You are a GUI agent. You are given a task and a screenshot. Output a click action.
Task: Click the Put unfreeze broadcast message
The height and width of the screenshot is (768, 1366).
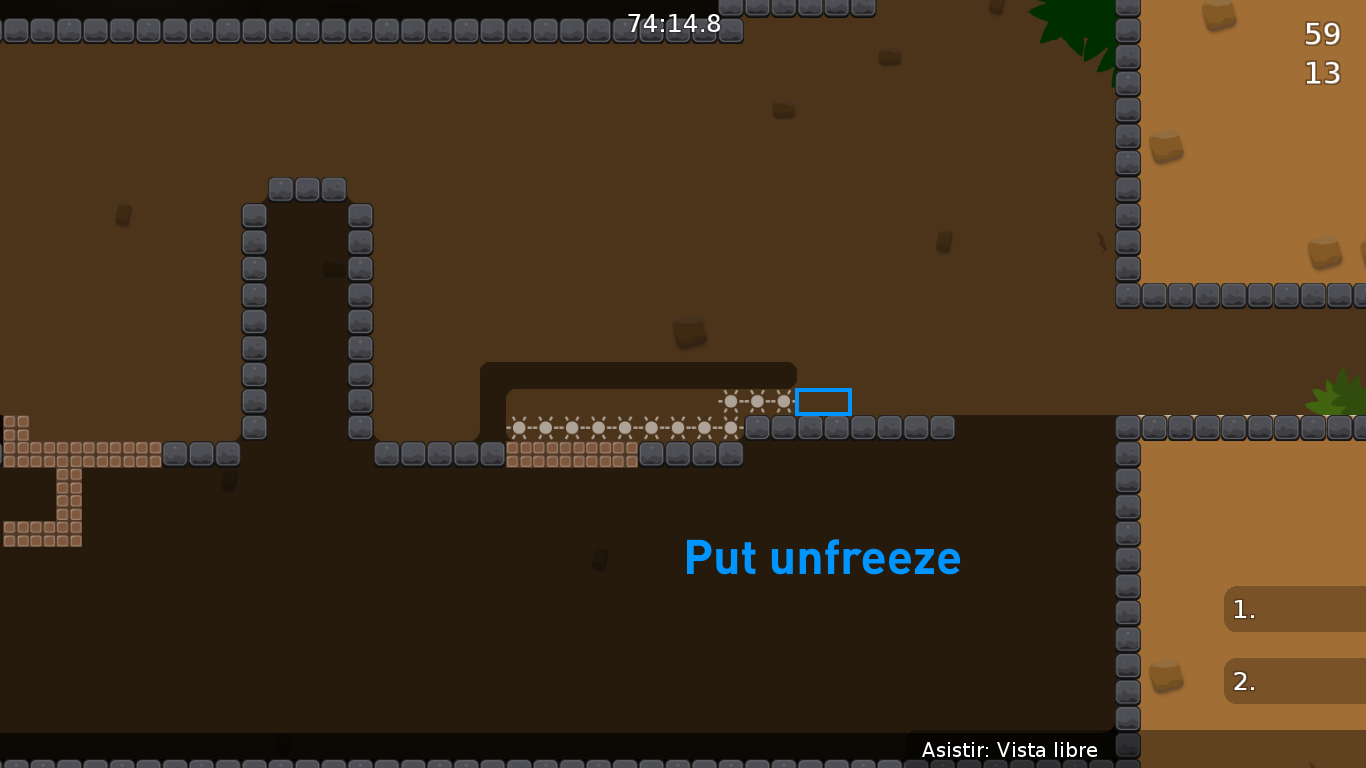(x=822, y=559)
